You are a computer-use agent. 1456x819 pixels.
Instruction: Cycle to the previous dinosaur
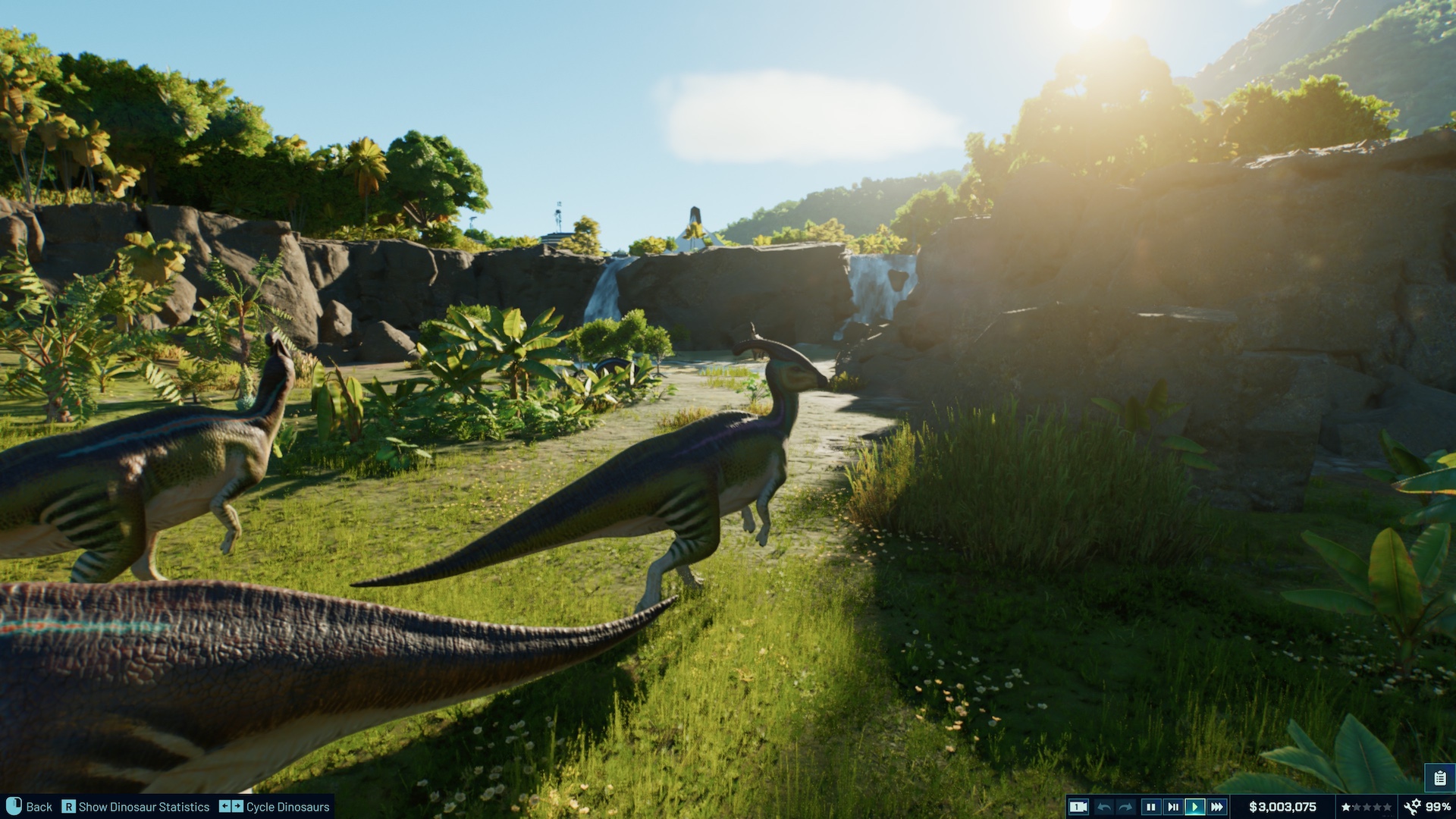225,807
